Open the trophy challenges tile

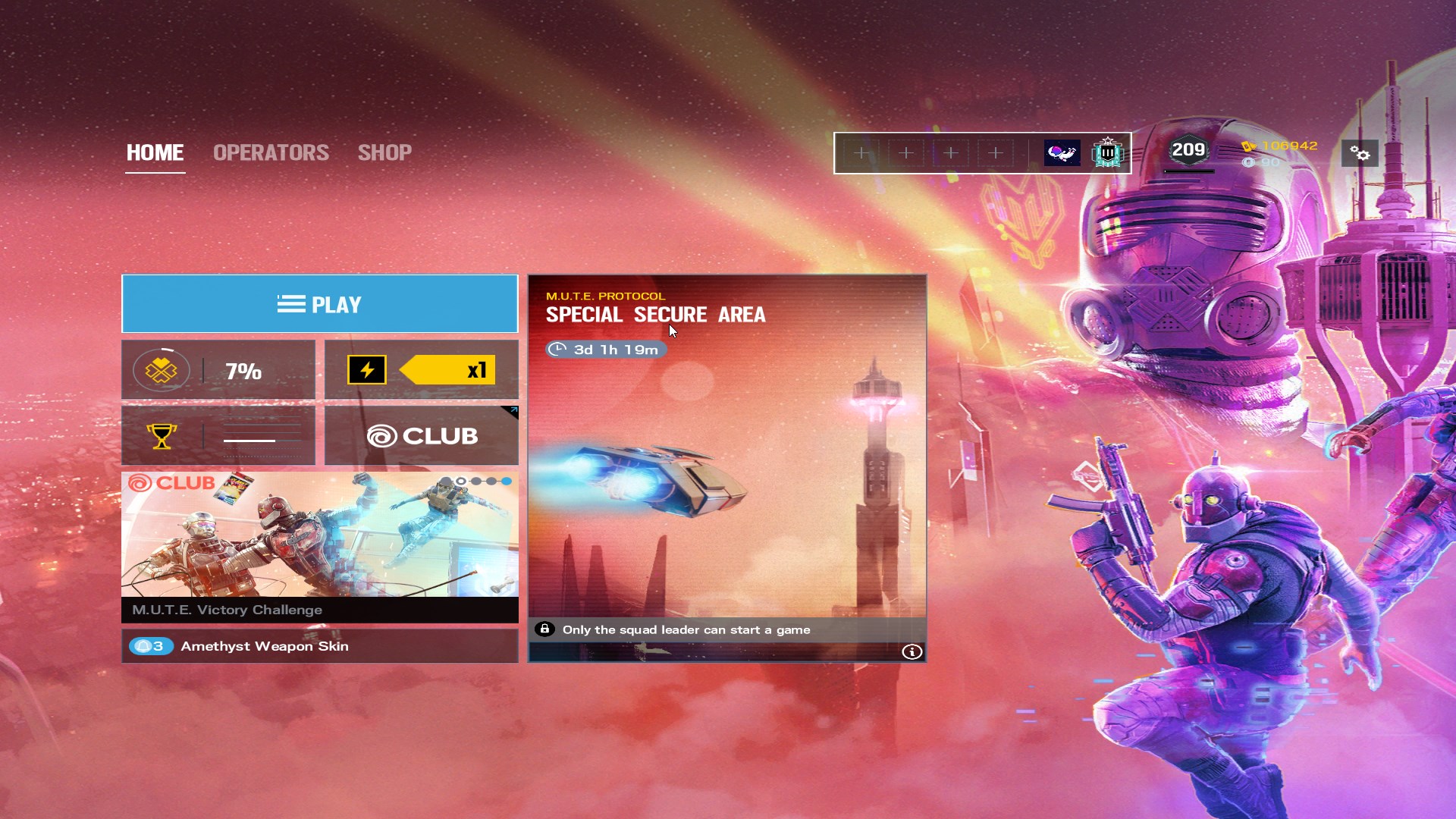(x=218, y=435)
